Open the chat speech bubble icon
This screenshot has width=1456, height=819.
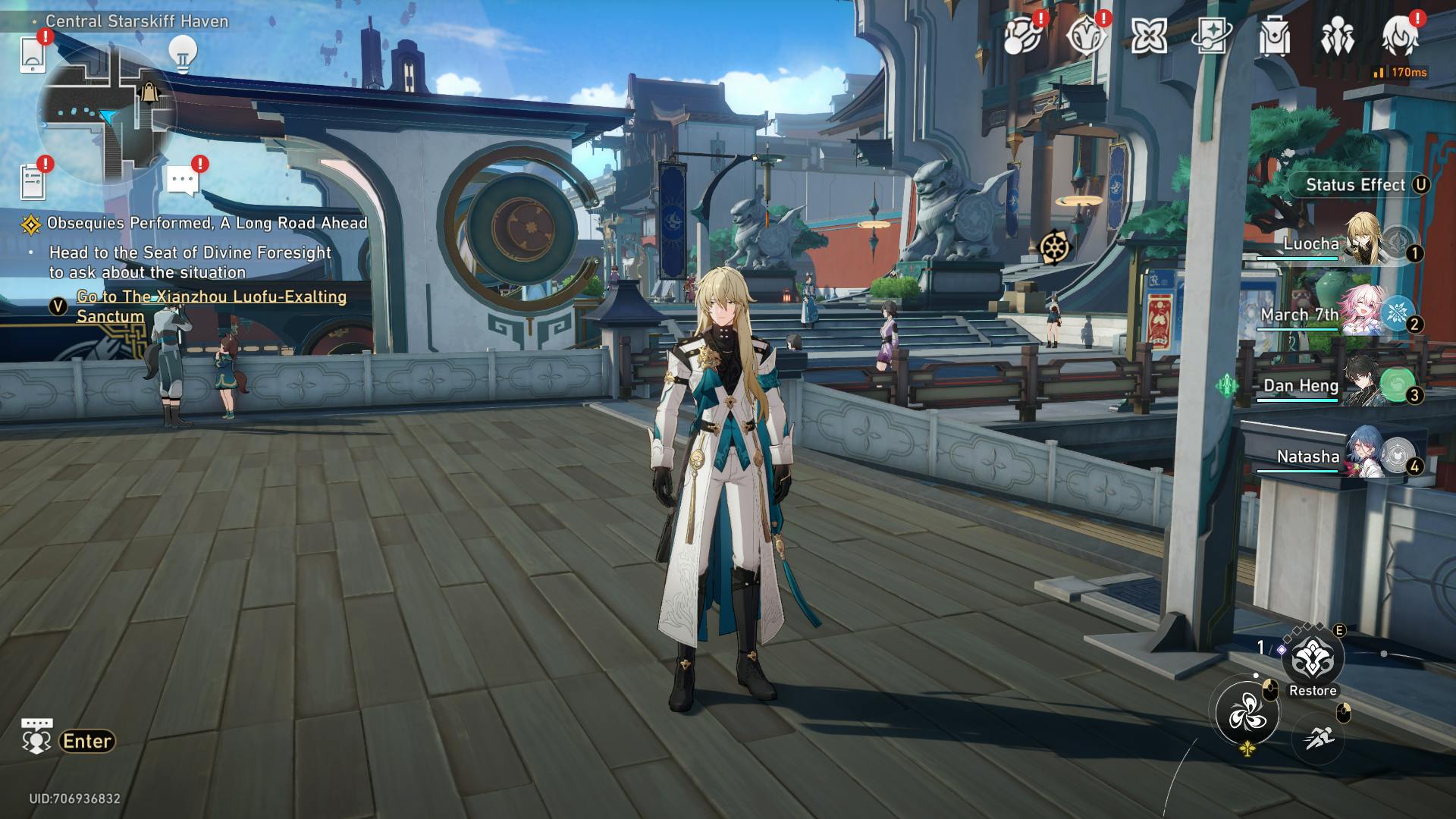[183, 180]
